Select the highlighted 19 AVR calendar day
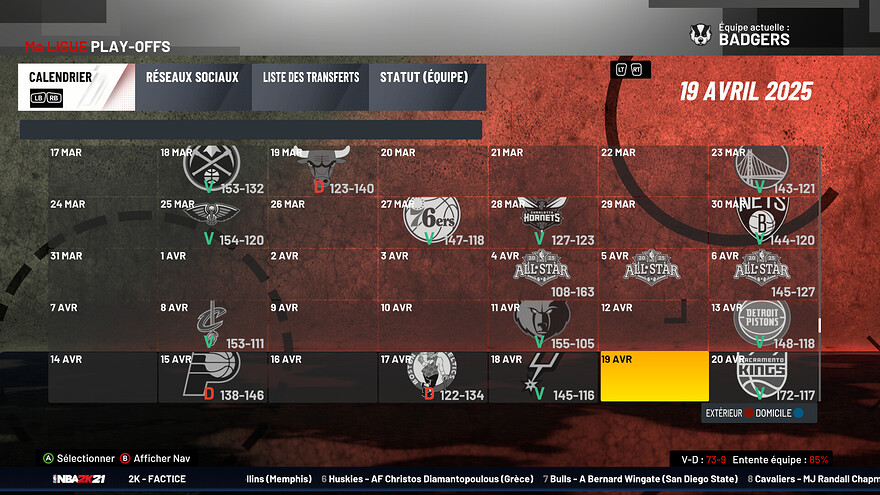 pos(654,377)
